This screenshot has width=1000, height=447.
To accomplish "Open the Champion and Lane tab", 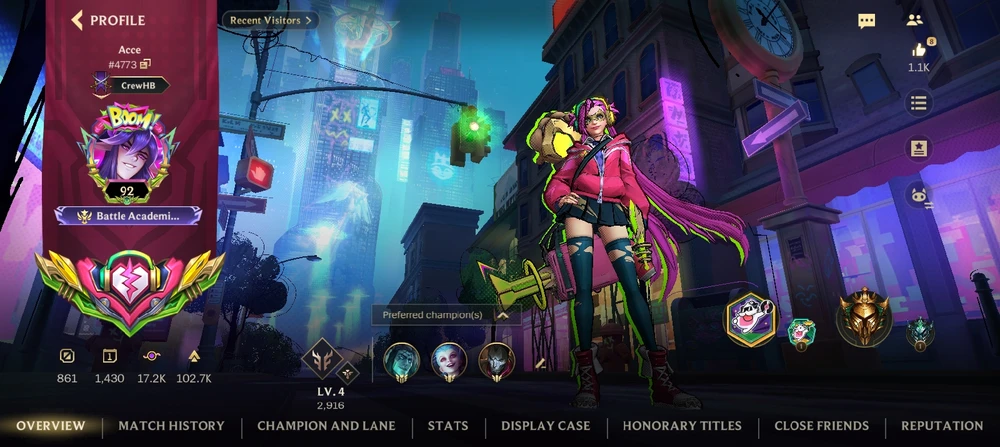I will [326, 426].
